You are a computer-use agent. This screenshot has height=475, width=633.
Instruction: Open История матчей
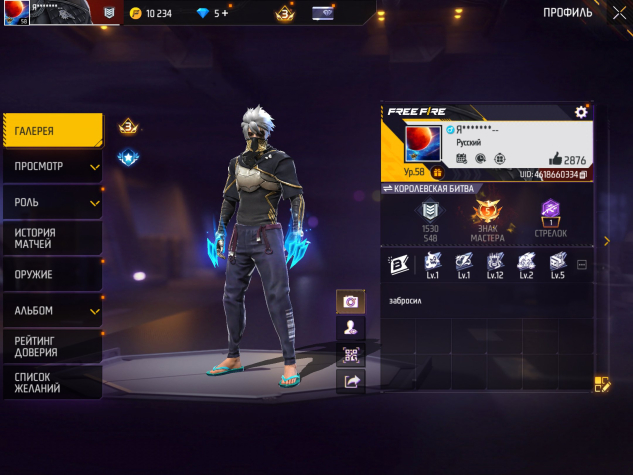click(x=51, y=238)
